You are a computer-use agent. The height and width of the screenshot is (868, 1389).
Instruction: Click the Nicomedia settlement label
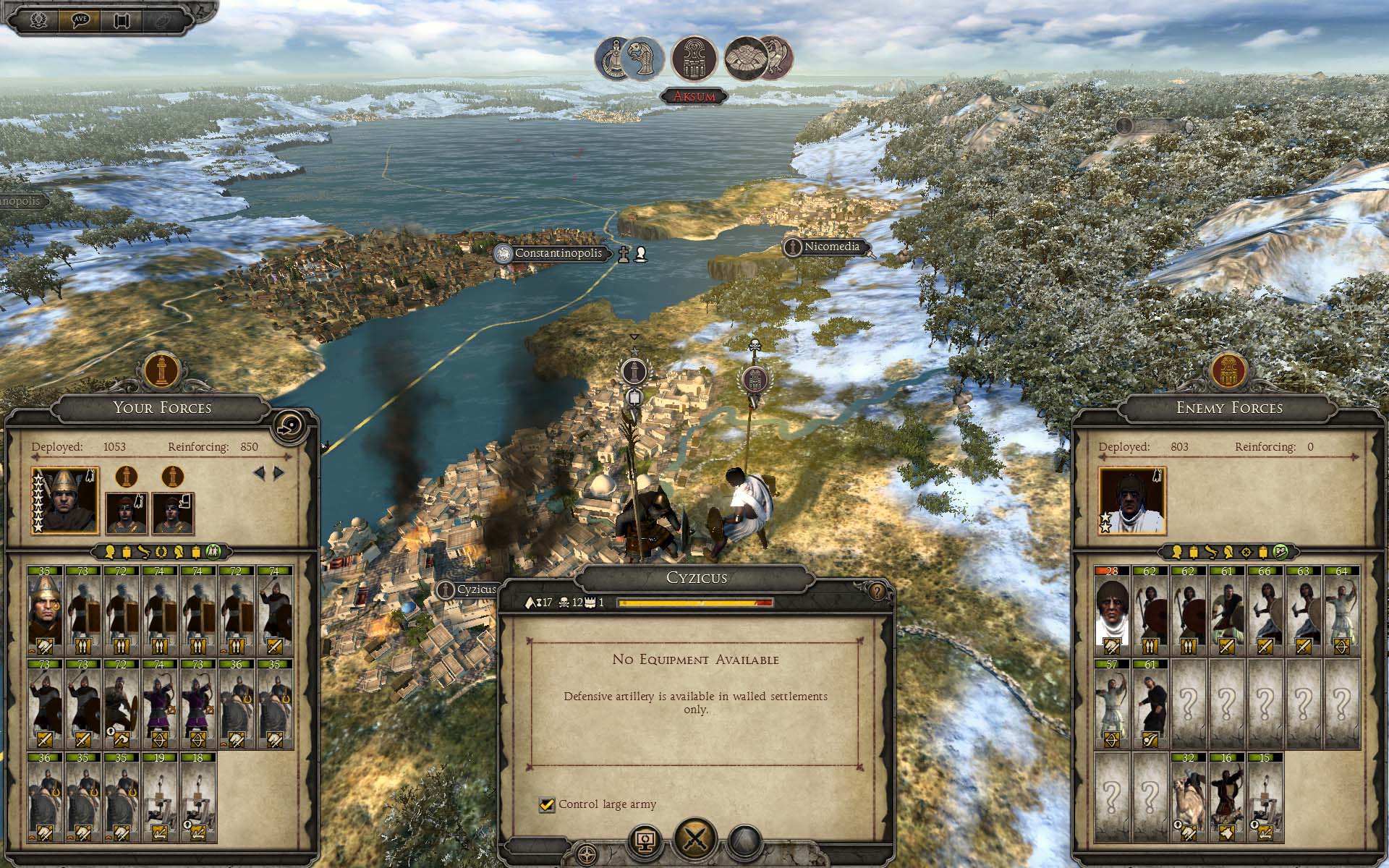[x=831, y=247]
